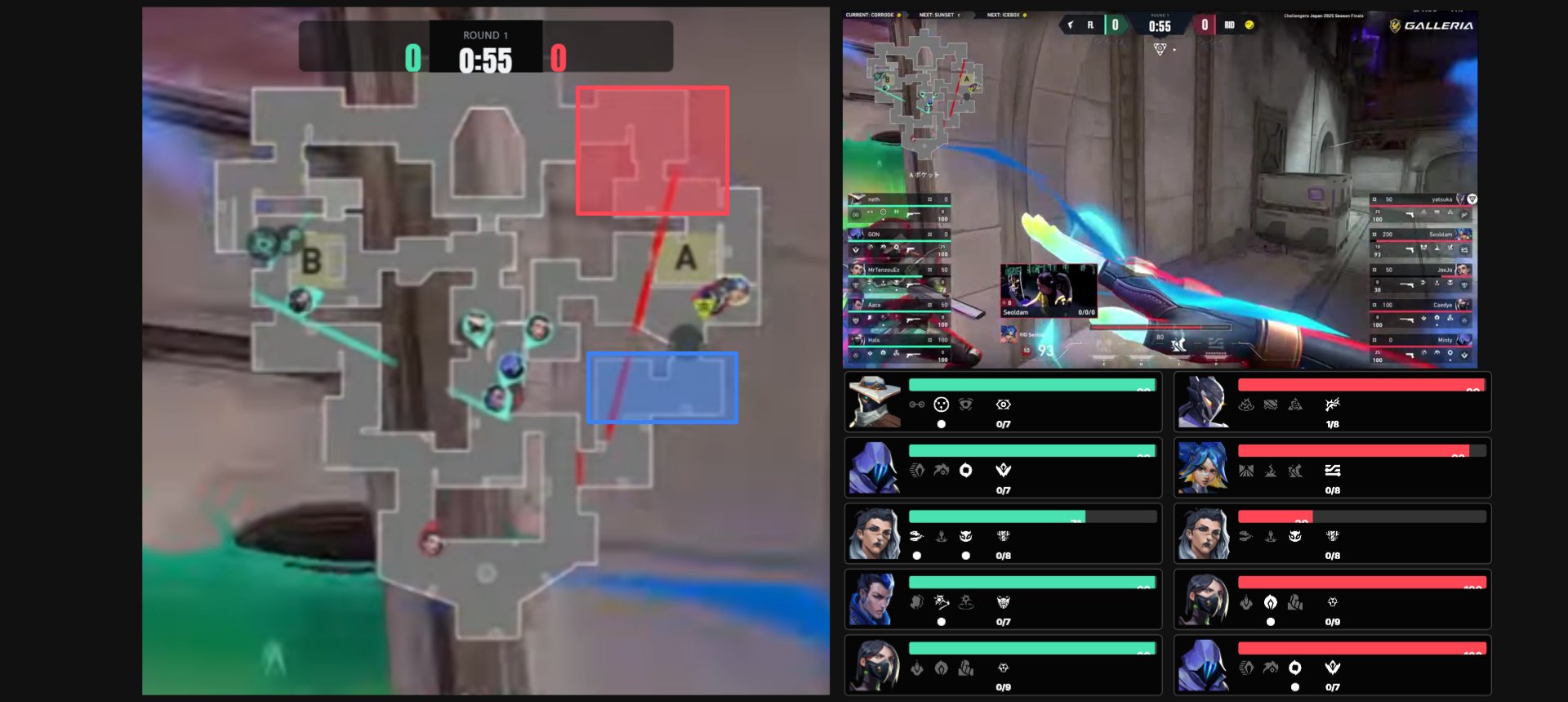Select Neon's portrait in the red team list

tap(1204, 468)
